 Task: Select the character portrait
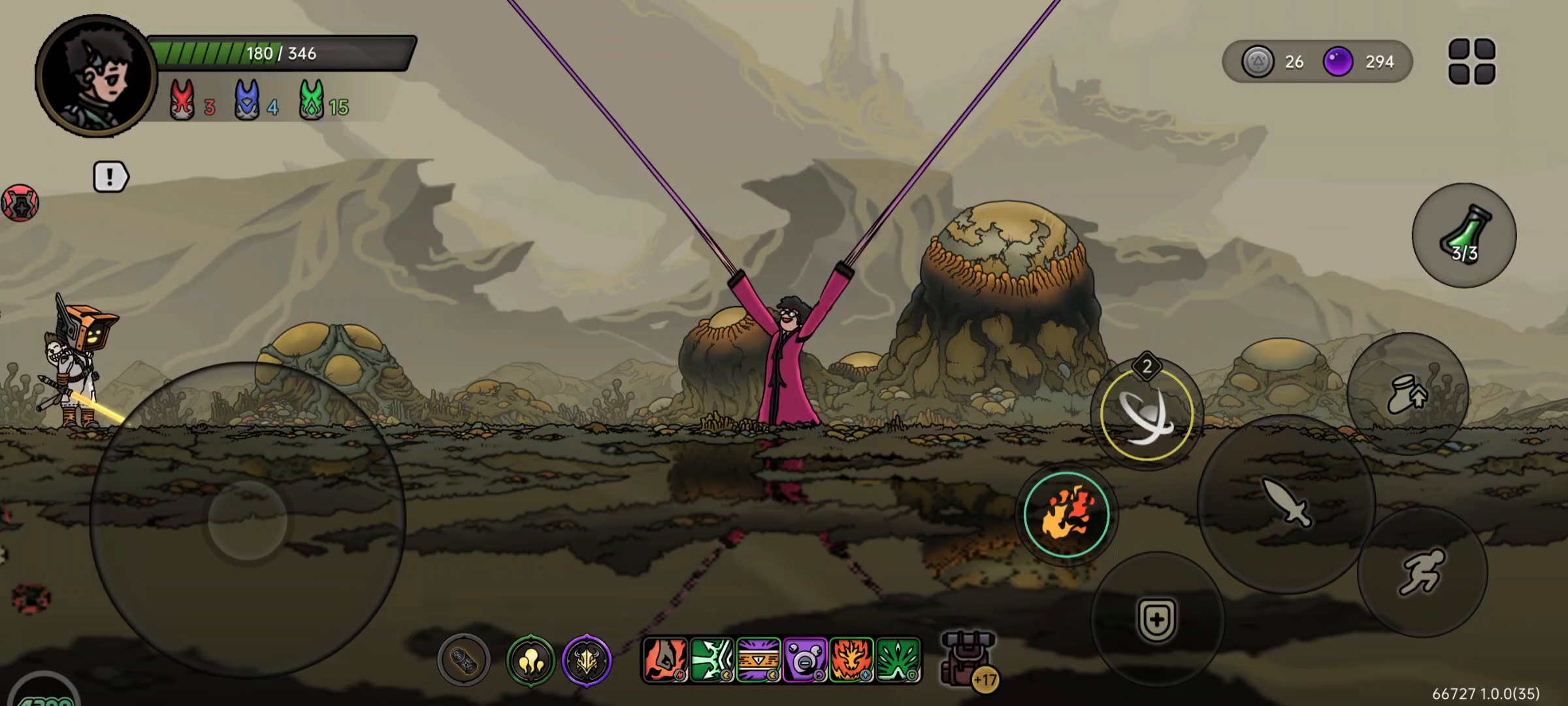click(96, 76)
